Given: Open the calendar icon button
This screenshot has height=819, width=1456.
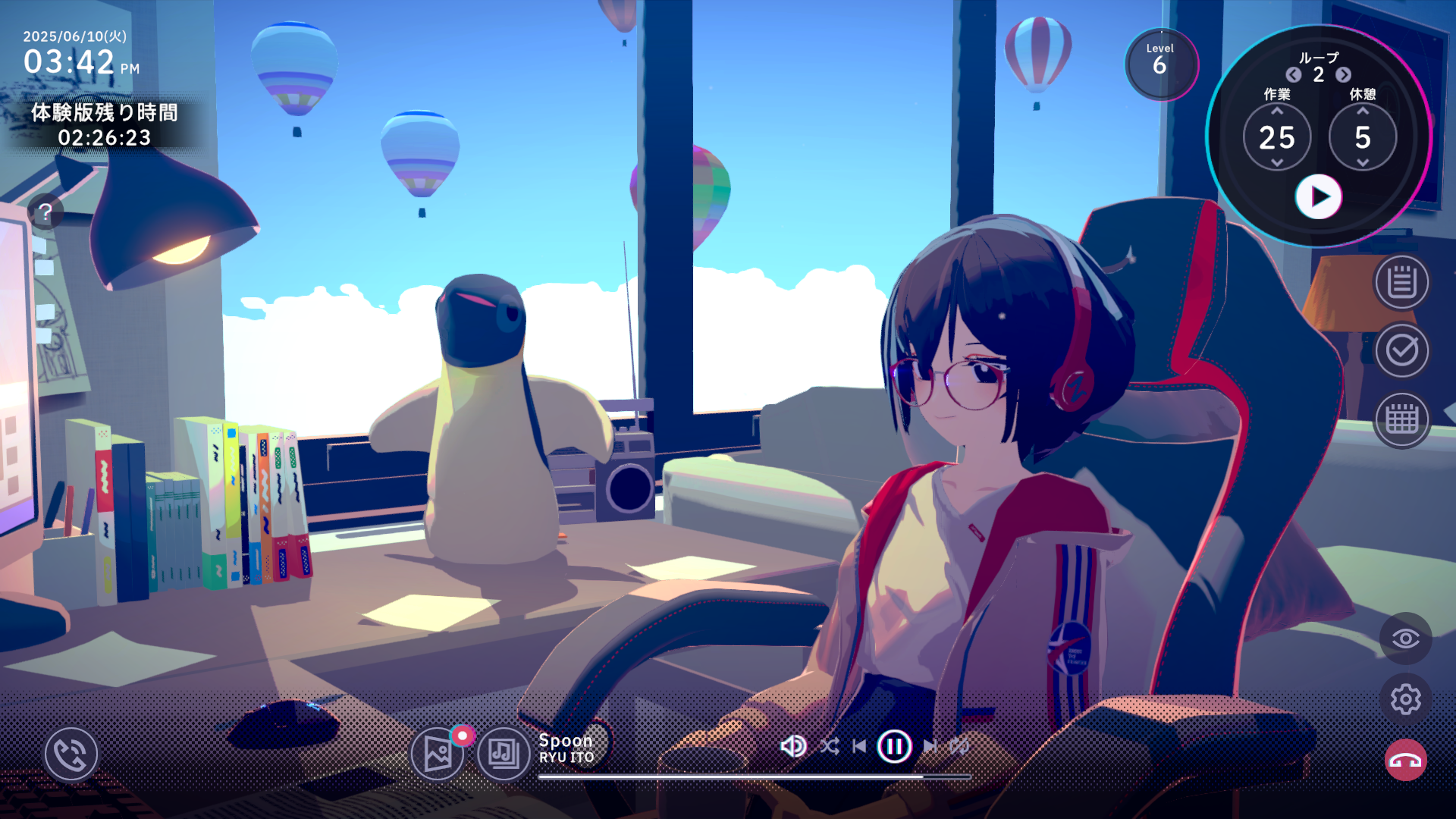Looking at the screenshot, I should pyautogui.click(x=1401, y=419).
